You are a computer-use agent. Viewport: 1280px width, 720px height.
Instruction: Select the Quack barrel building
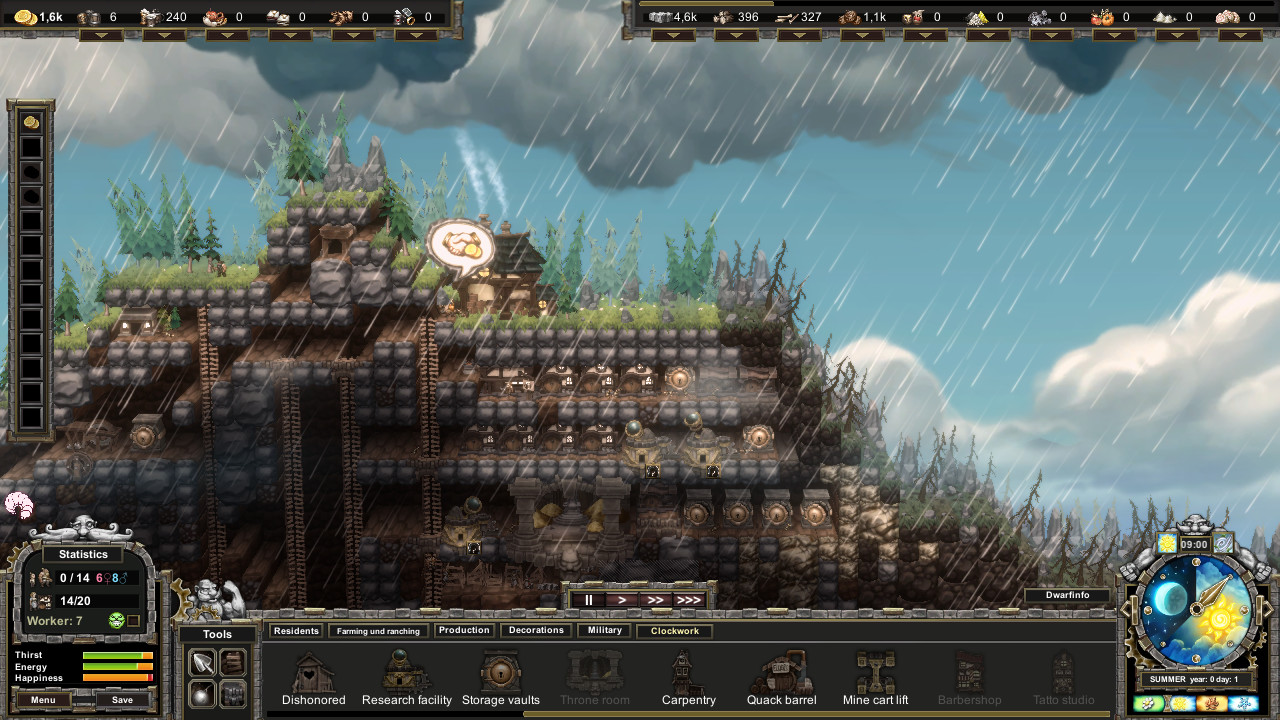point(781,672)
